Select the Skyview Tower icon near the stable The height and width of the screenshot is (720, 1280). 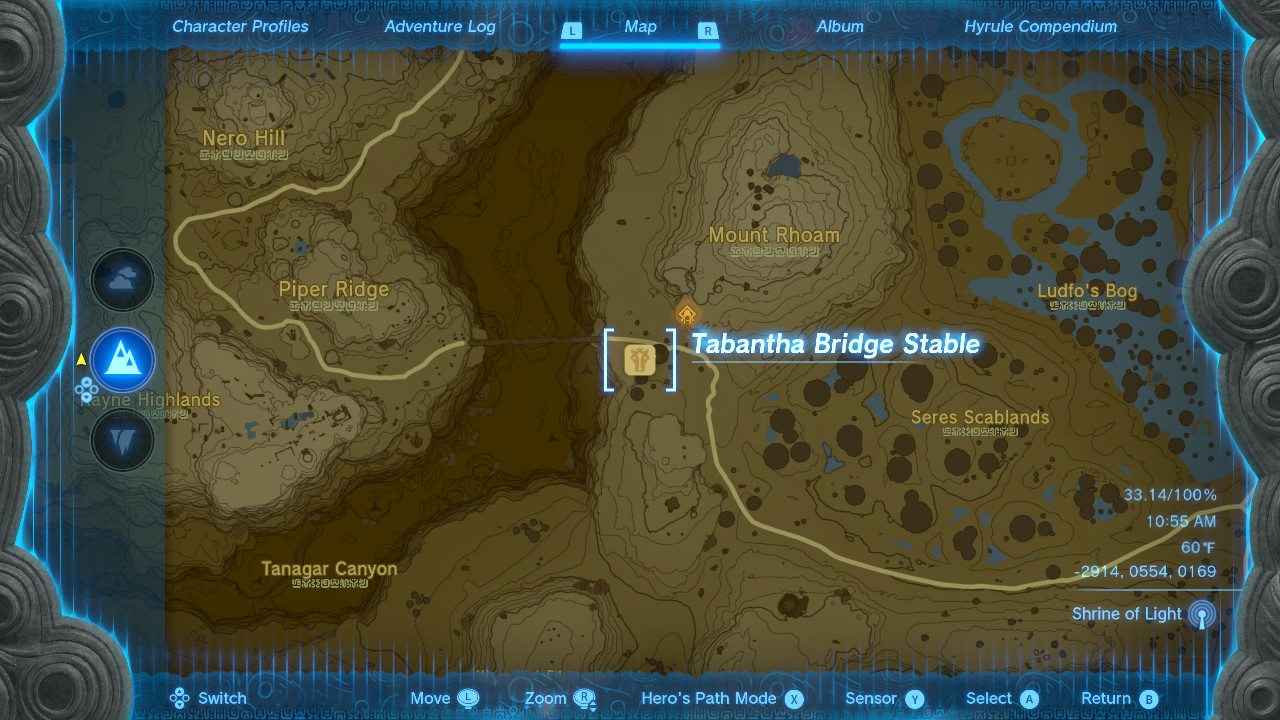pos(685,315)
